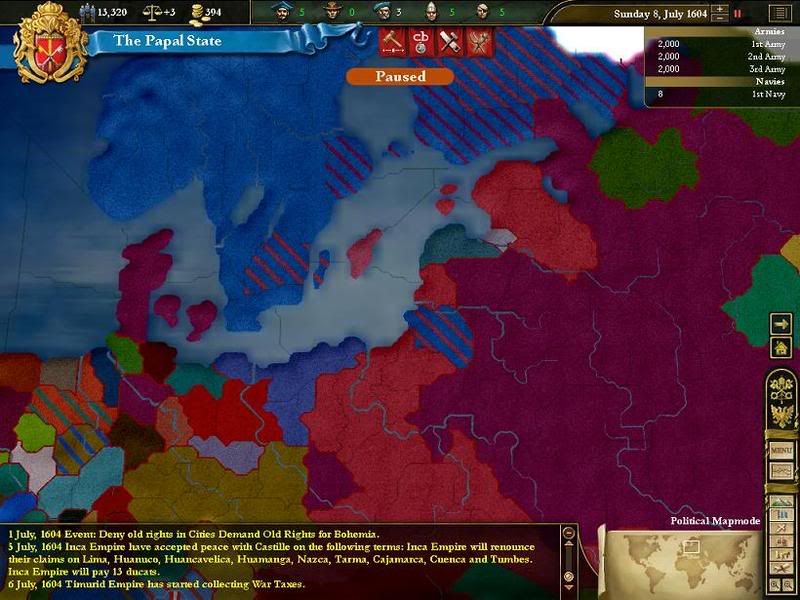Open the 'cb' casus belli alert icon

421,43
